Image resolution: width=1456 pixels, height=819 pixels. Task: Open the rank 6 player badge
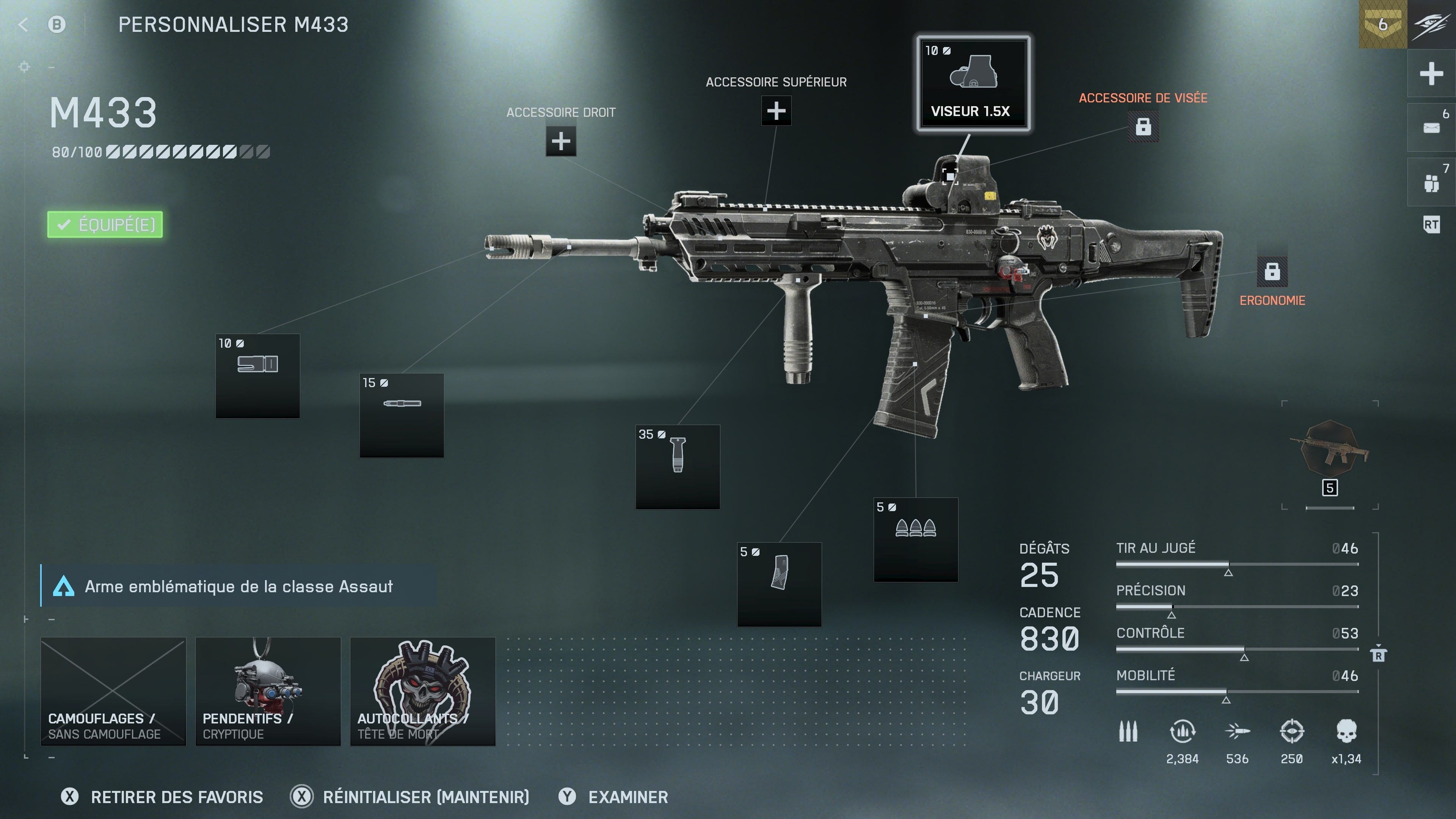(1382, 24)
